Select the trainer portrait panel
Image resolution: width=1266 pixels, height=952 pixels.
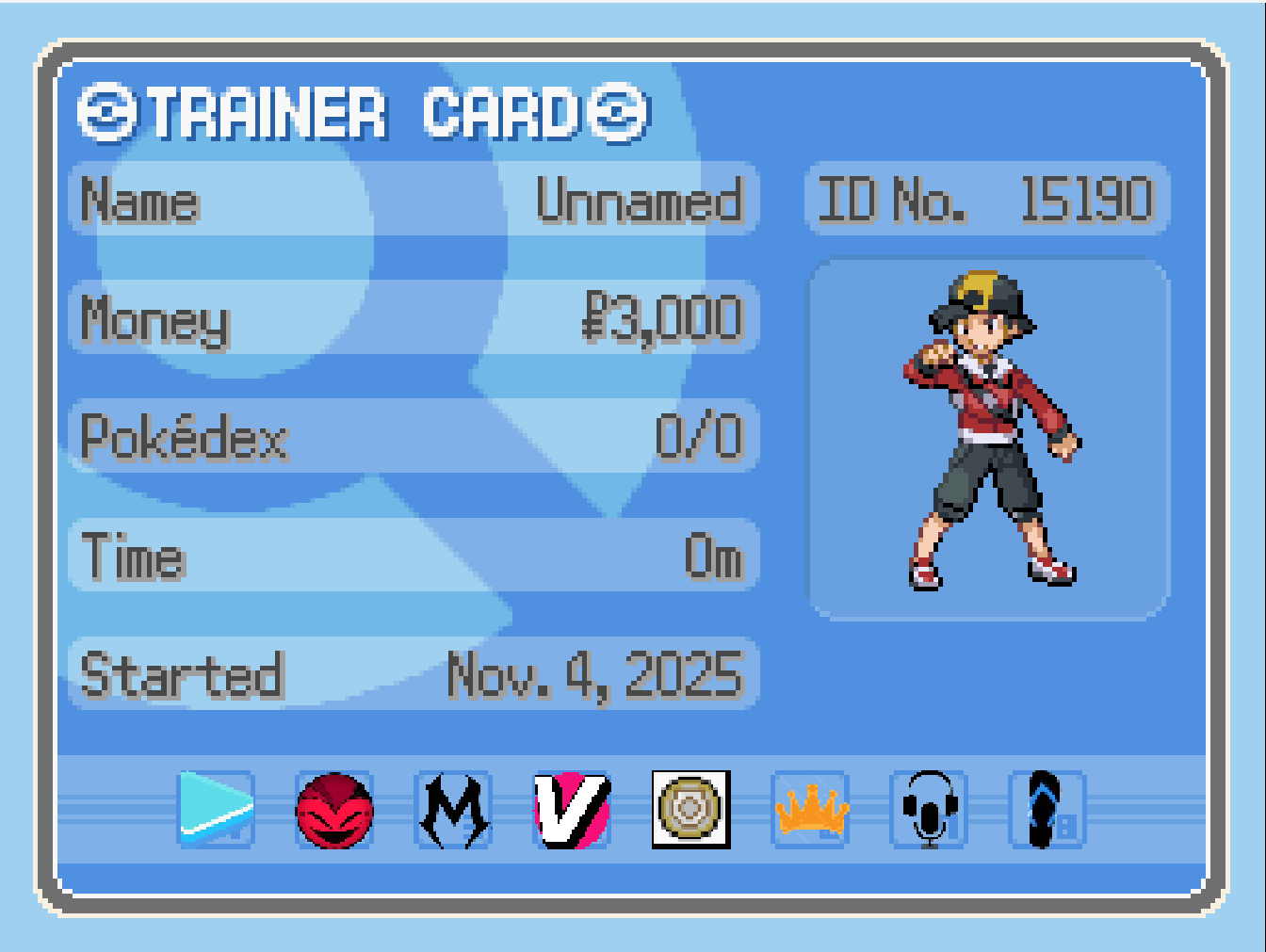tap(988, 440)
